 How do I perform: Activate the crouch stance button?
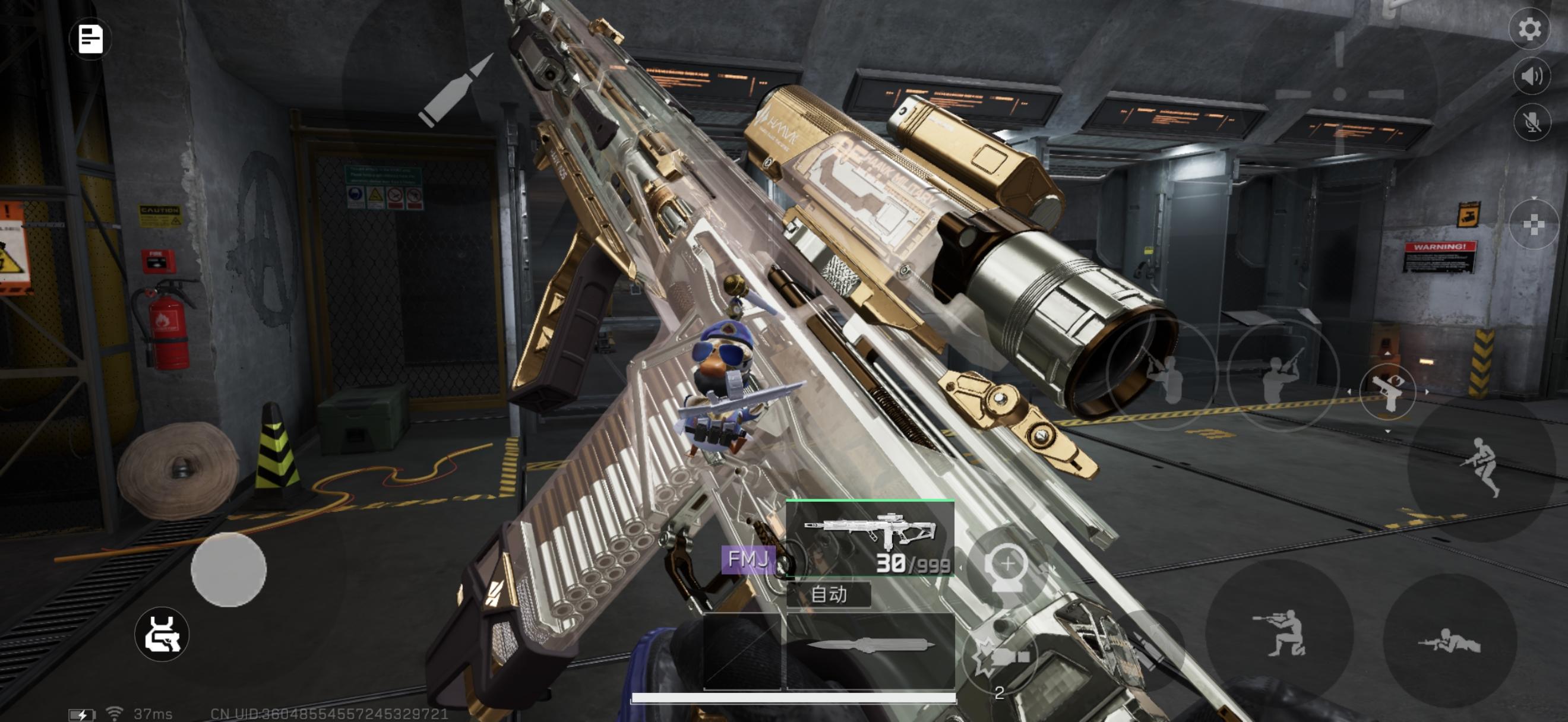[x=1279, y=632]
